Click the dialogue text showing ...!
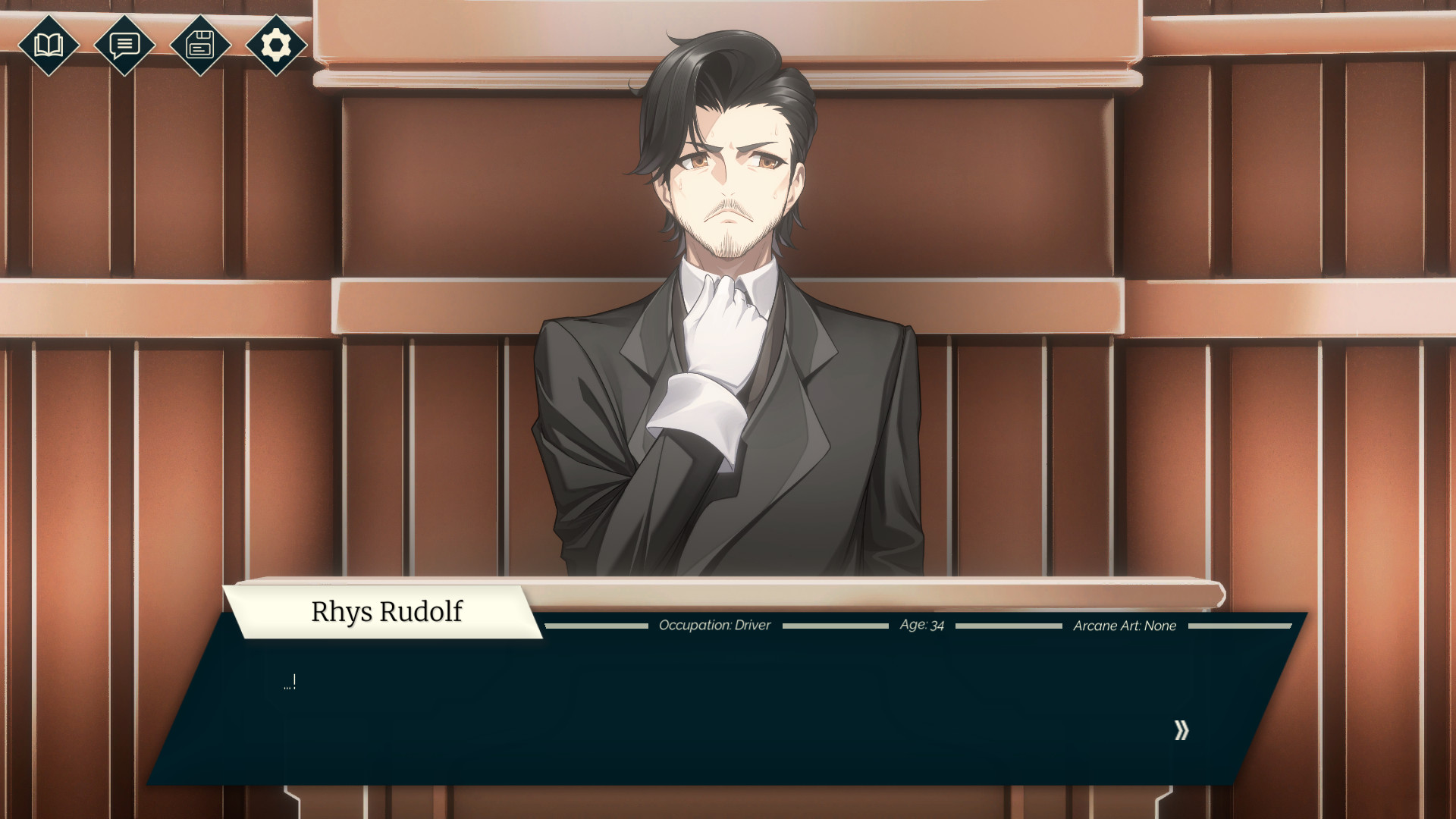This screenshot has height=819, width=1456. click(288, 681)
